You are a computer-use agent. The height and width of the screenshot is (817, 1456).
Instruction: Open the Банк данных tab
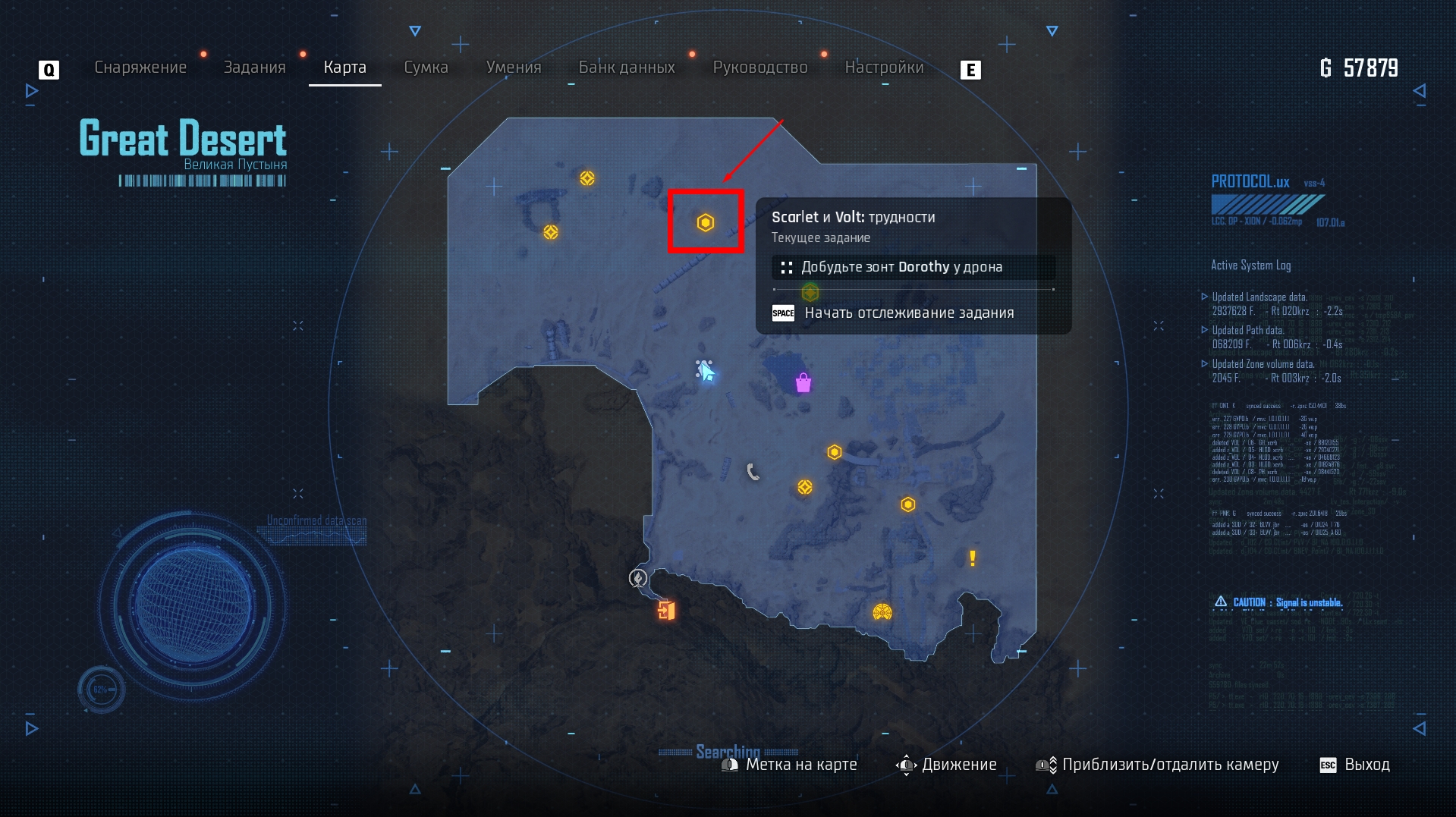click(627, 68)
